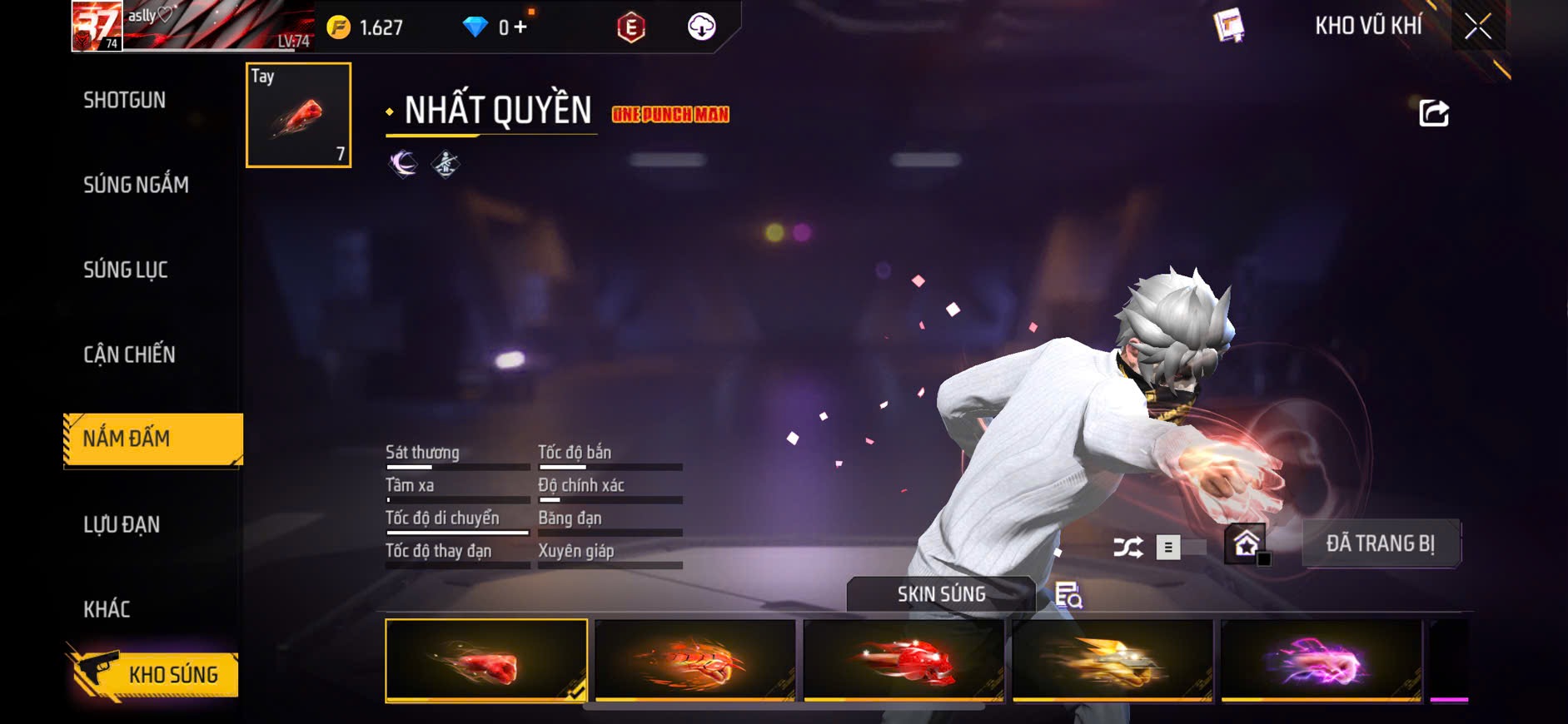Choose the golden fist skin
This screenshot has height=724, width=1568.
pos(1113,661)
